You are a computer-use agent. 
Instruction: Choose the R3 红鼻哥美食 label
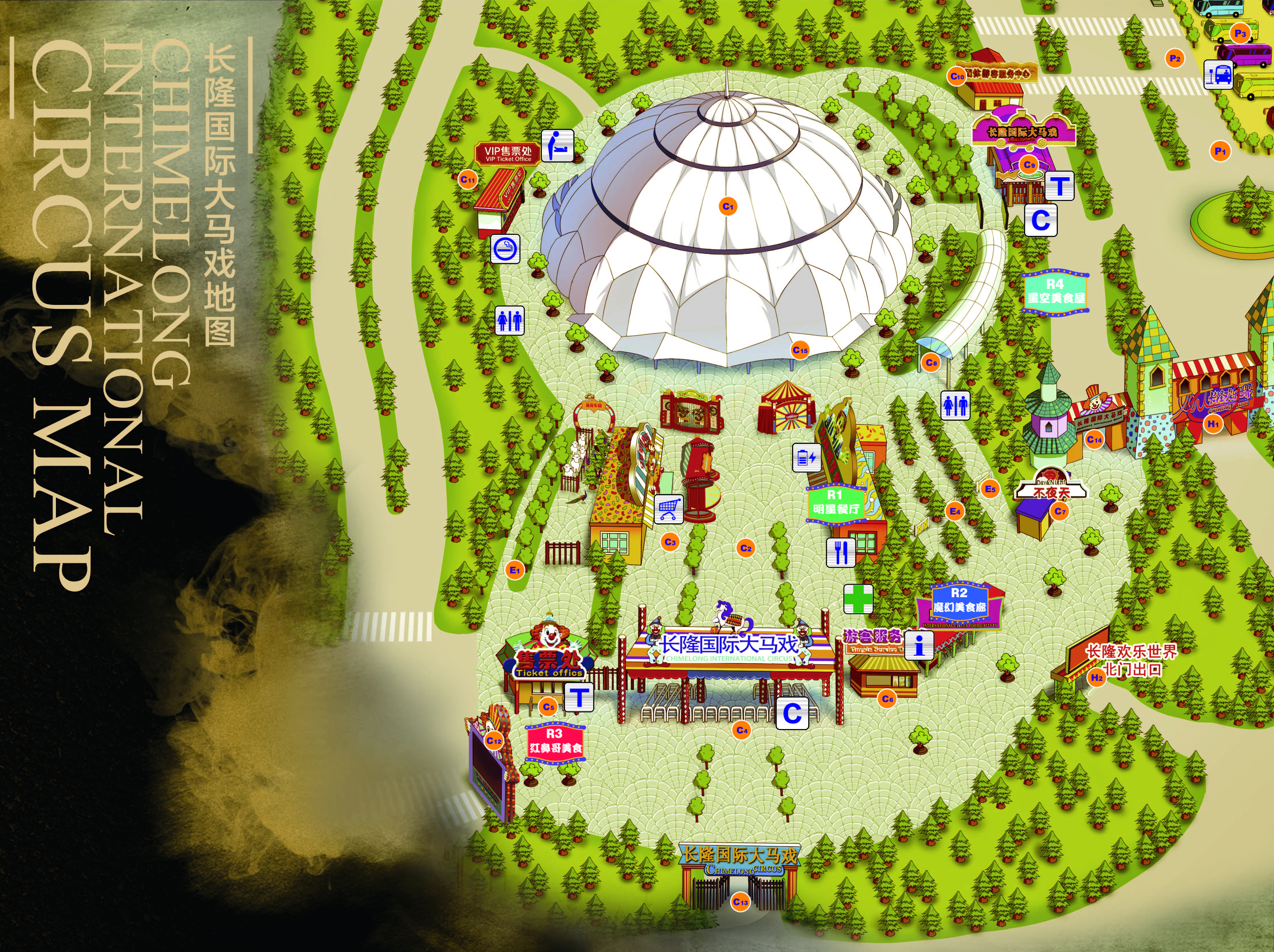[555, 741]
